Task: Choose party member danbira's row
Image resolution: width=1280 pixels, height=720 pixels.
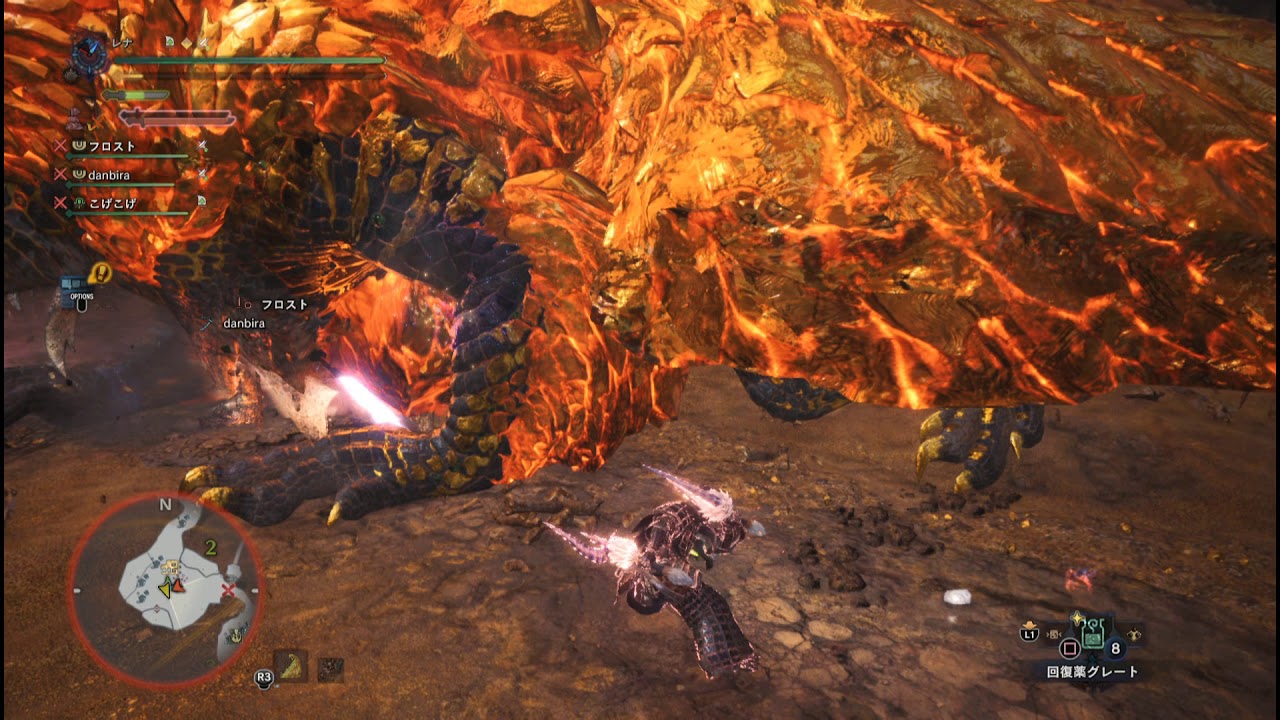Action: (x=108, y=175)
